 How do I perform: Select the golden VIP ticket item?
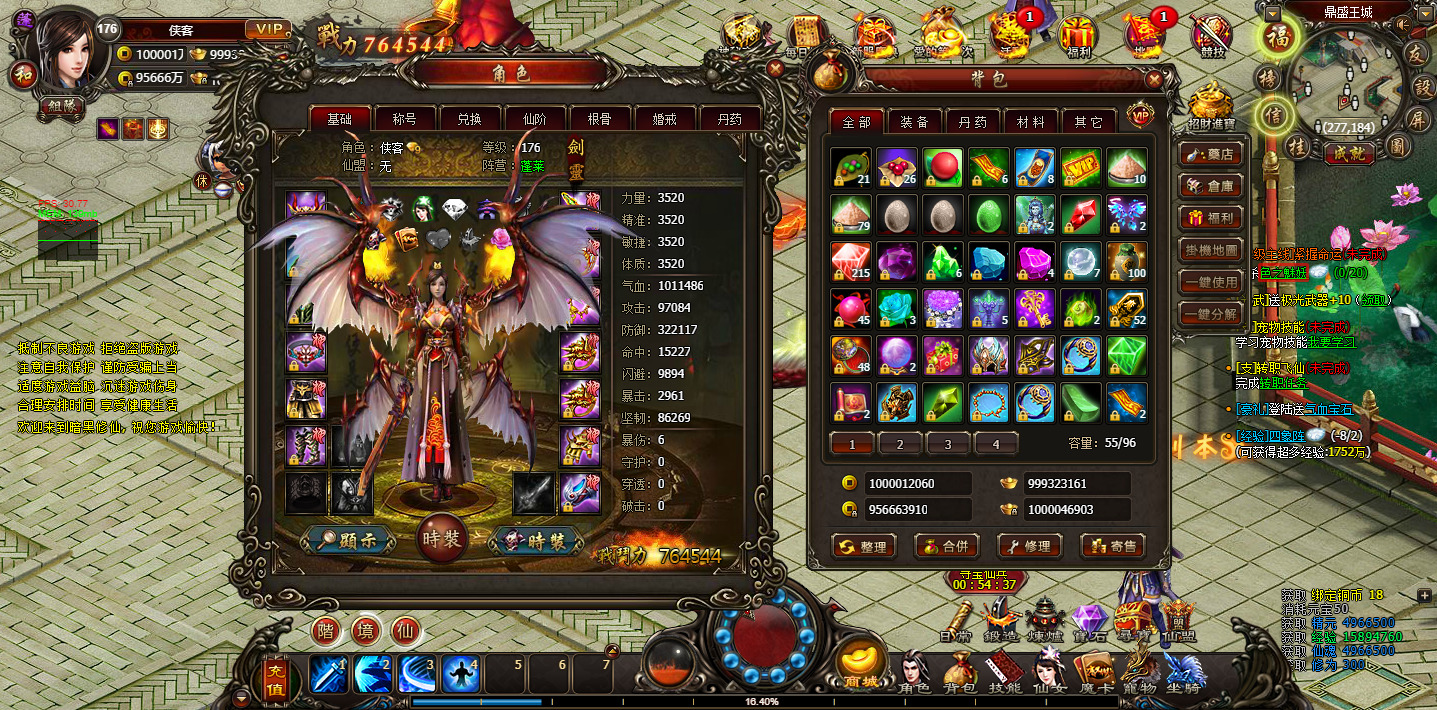coord(1080,168)
